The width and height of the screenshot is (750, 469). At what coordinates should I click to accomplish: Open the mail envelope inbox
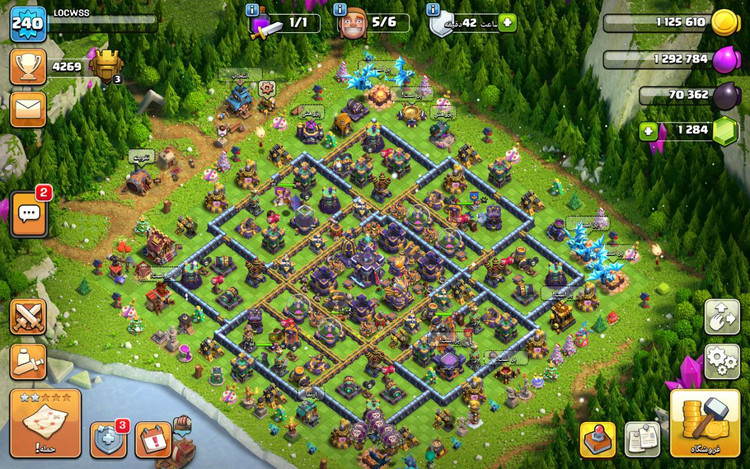pyautogui.click(x=28, y=109)
